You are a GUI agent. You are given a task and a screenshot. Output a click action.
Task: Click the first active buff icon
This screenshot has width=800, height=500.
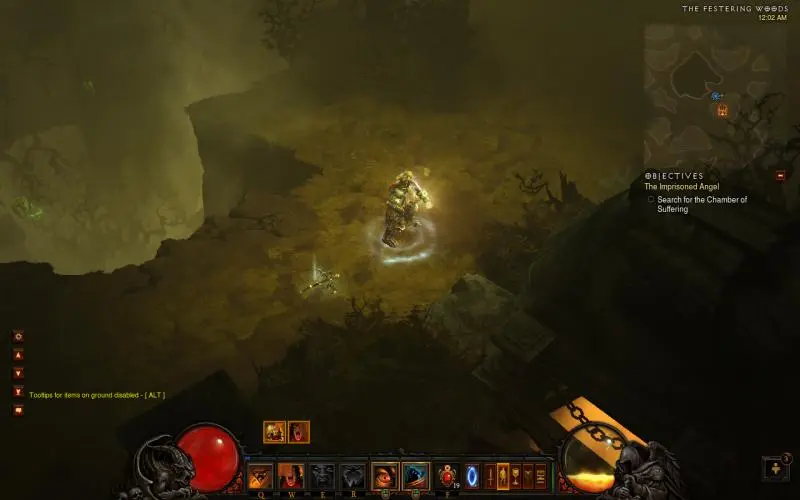(x=274, y=432)
